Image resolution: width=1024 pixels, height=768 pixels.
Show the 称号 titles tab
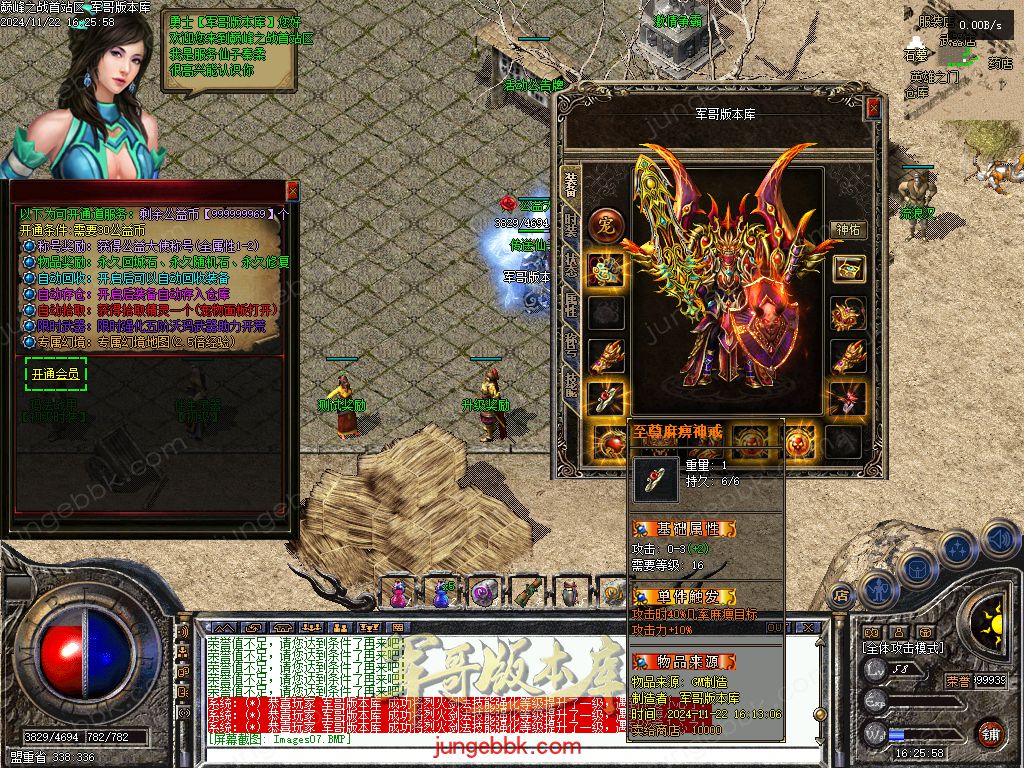click(x=571, y=347)
